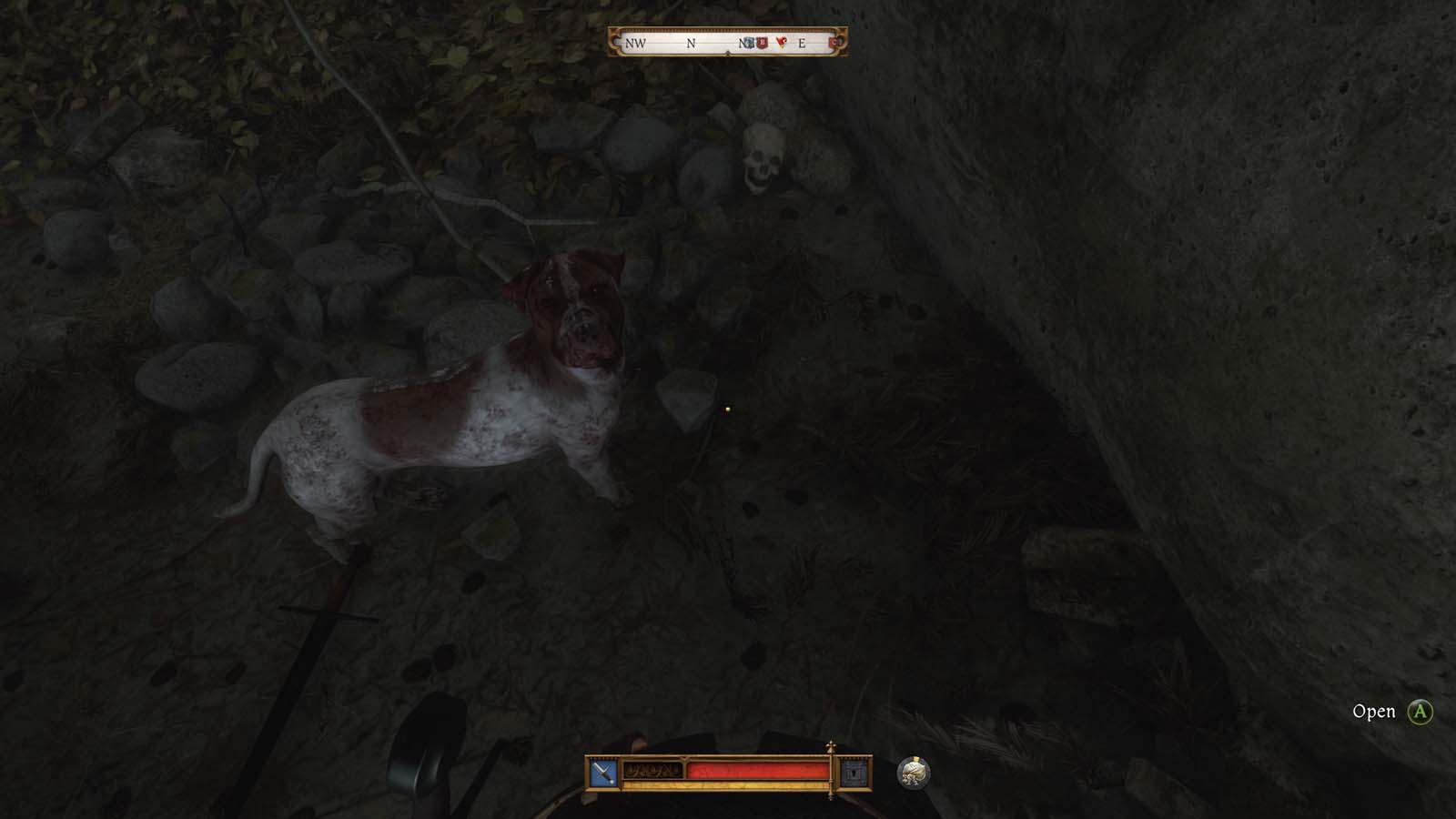Click the Open interaction prompt
This screenshot has height=819, width=1456.
[1377, 711]
